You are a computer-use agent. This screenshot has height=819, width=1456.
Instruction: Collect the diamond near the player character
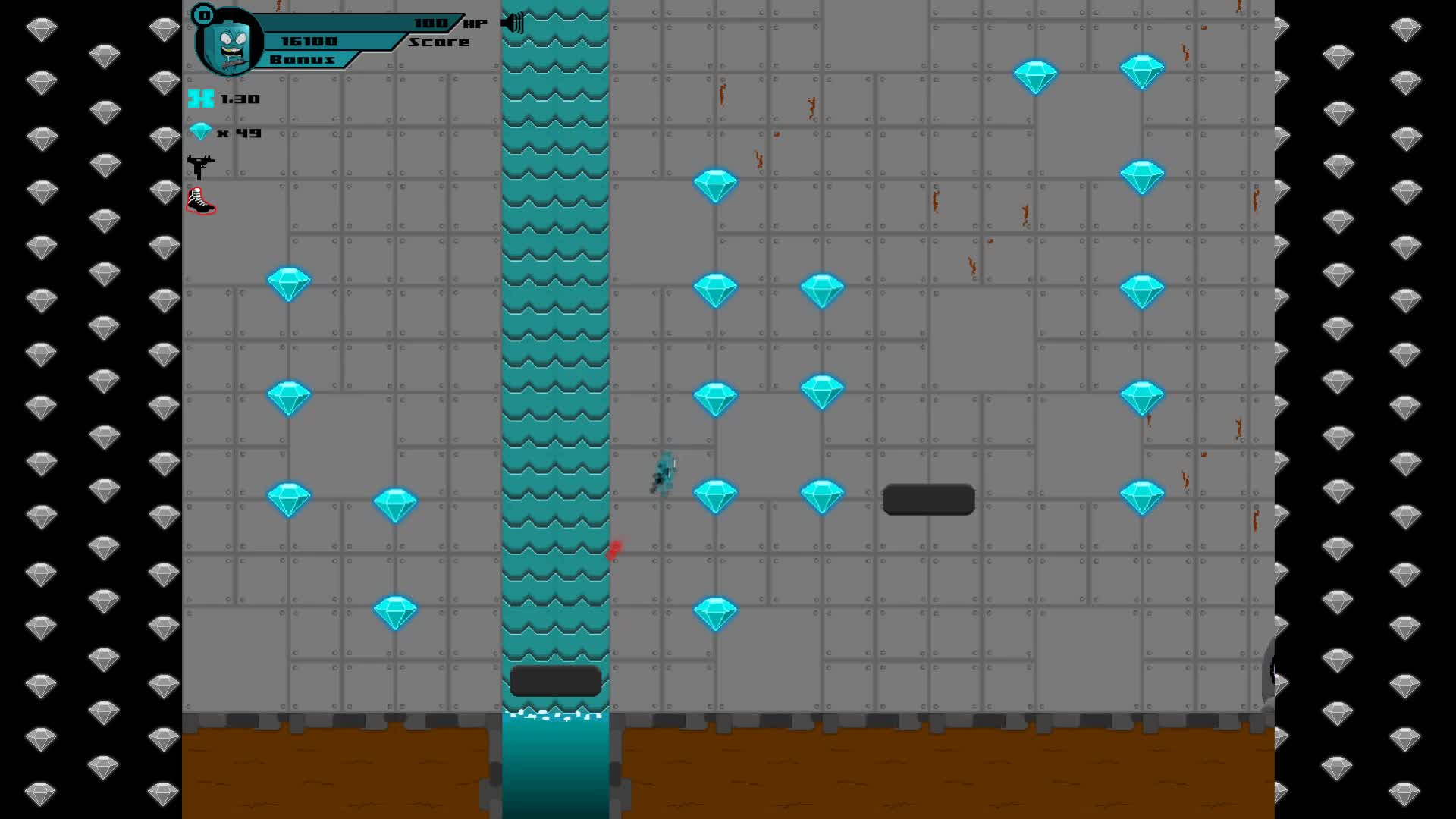[716, 494]
